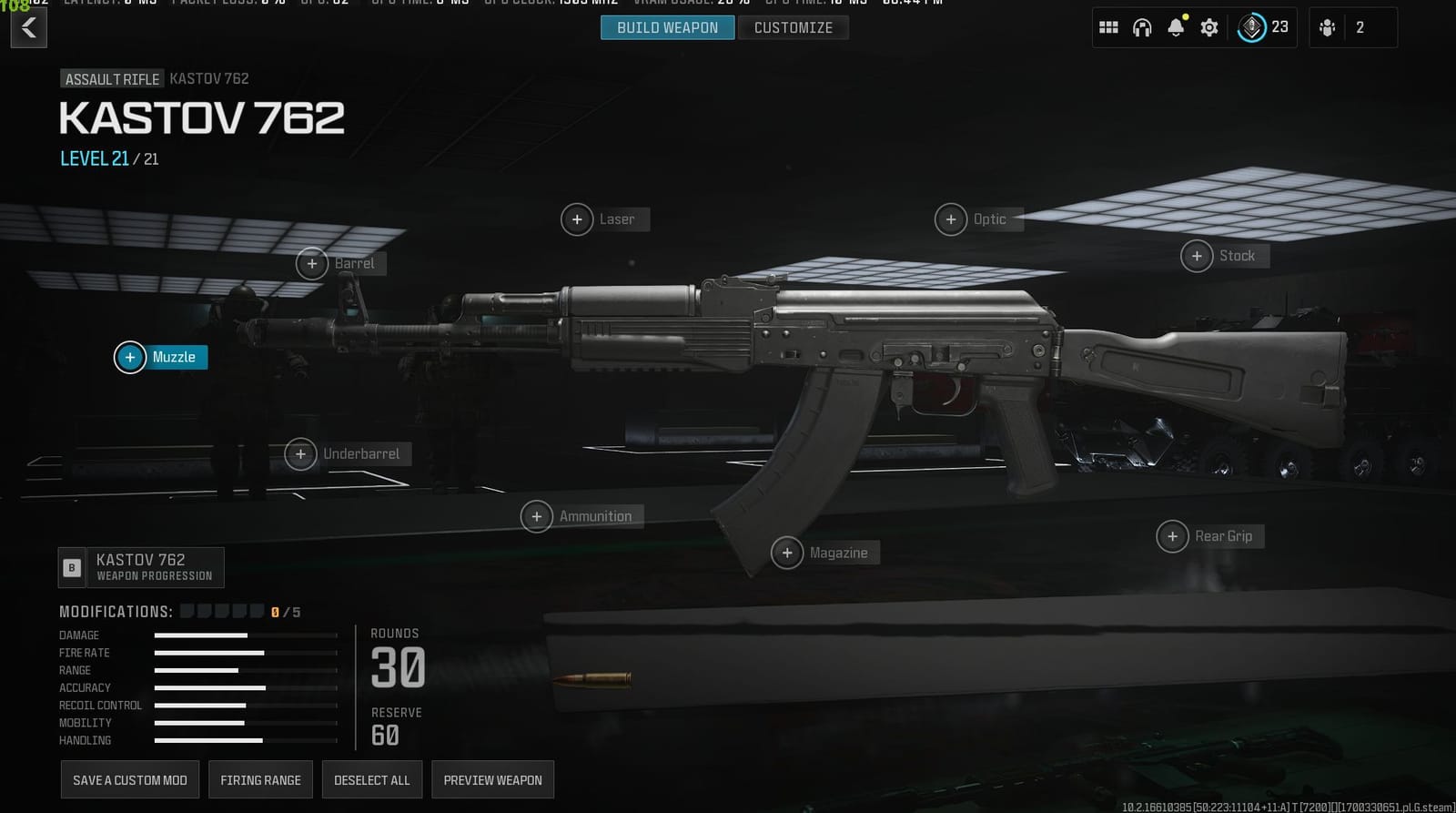Switch to the Customize tab
The height and width of the screenshot is (813, 1456).
click(793, 27)
